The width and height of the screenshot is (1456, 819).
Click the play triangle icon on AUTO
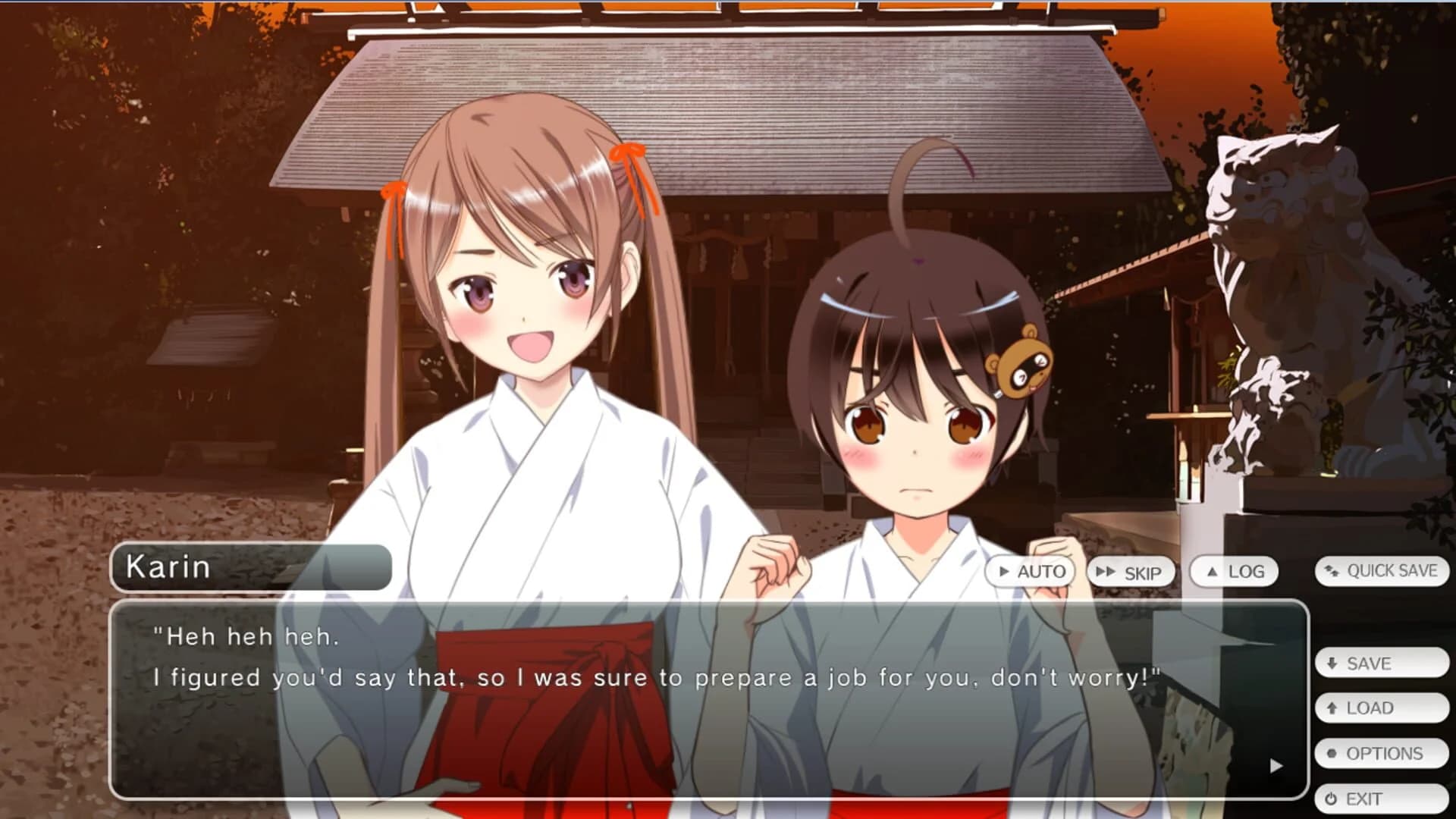[x=1004, y=572]
